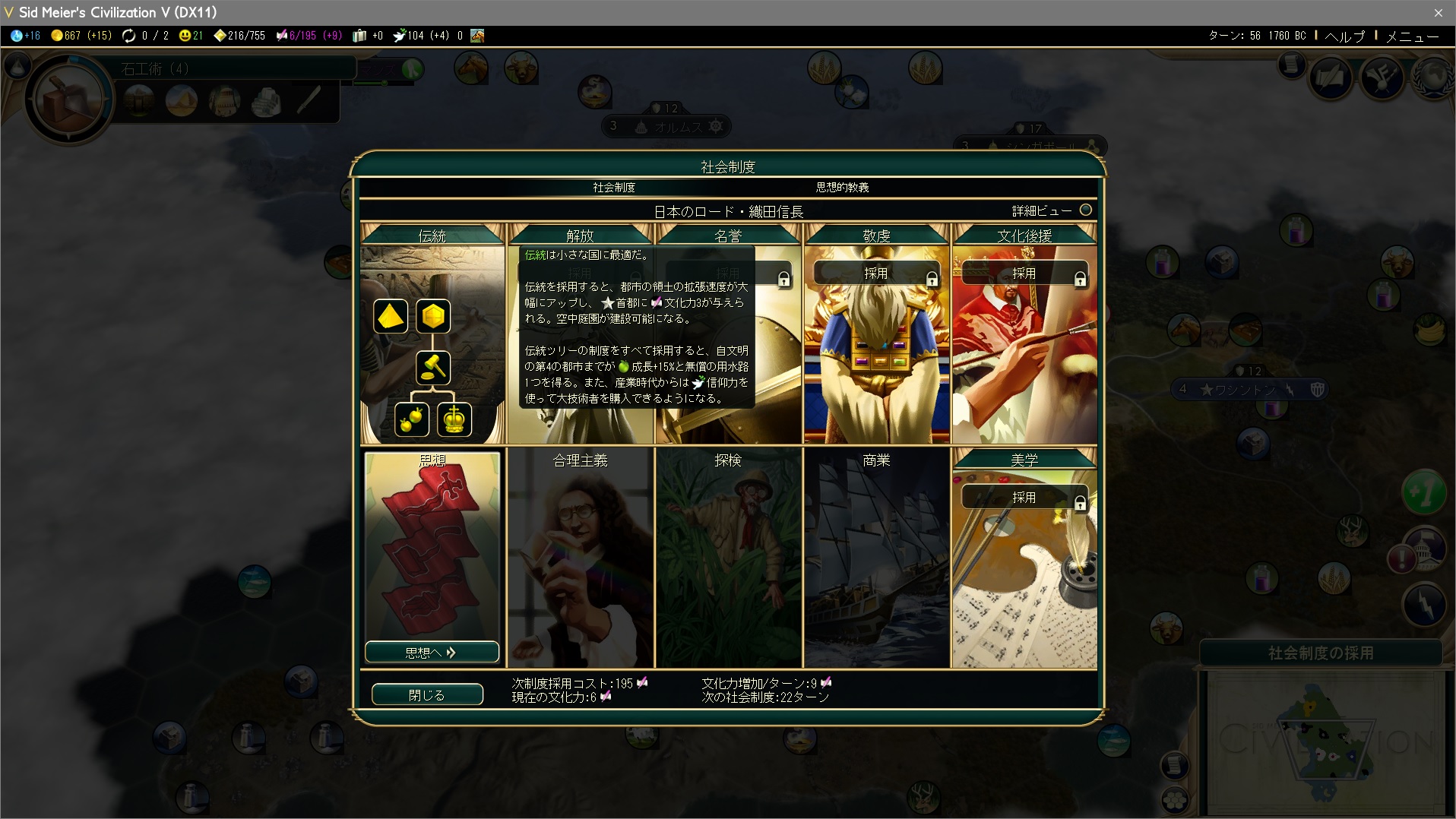
Task: Select the golden crown policy icon
Action: point(454,419)
